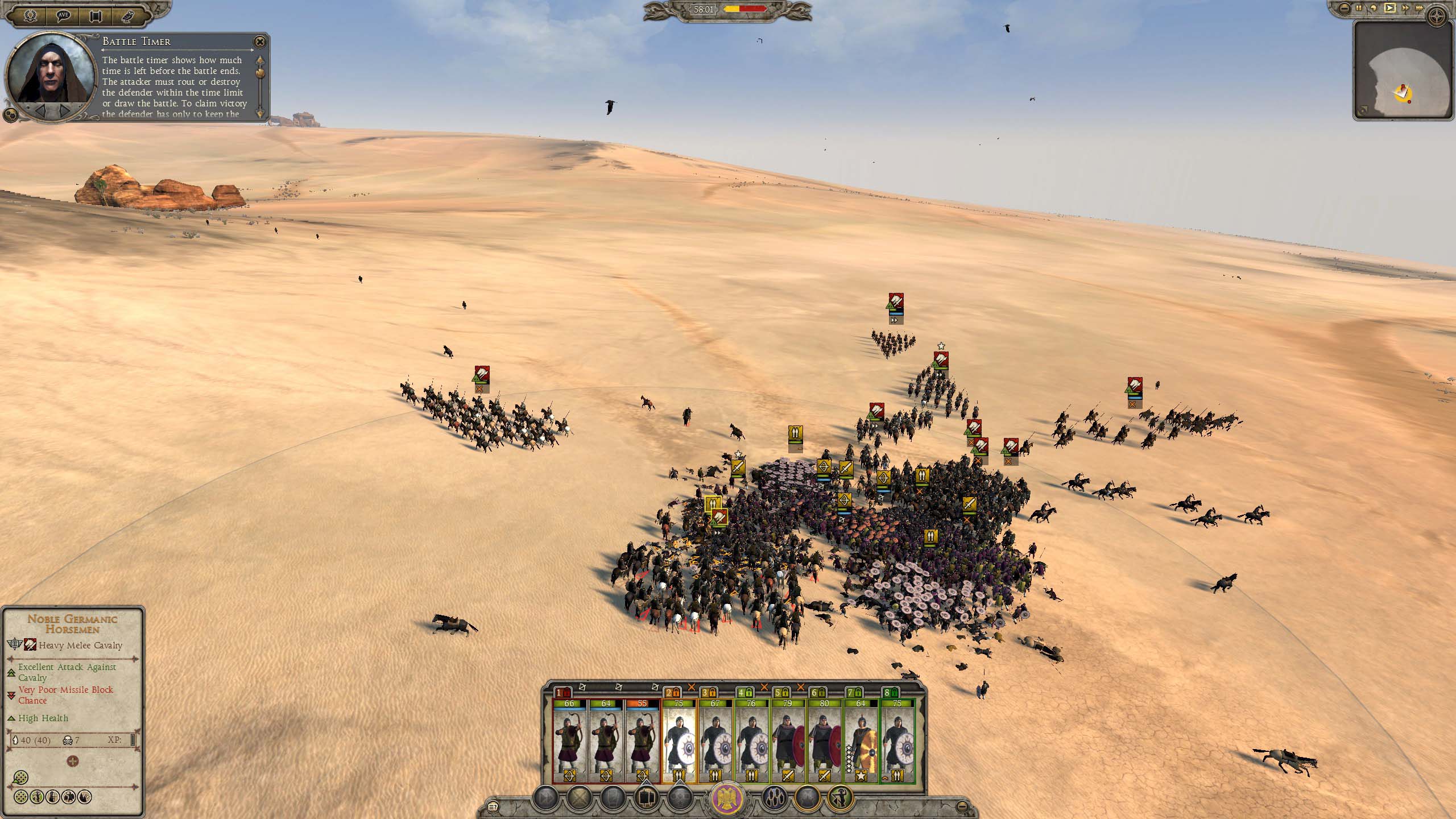Viewport: 1456px width, 819px height.
Task: Pause the battle
Action: coord(1360,9)
